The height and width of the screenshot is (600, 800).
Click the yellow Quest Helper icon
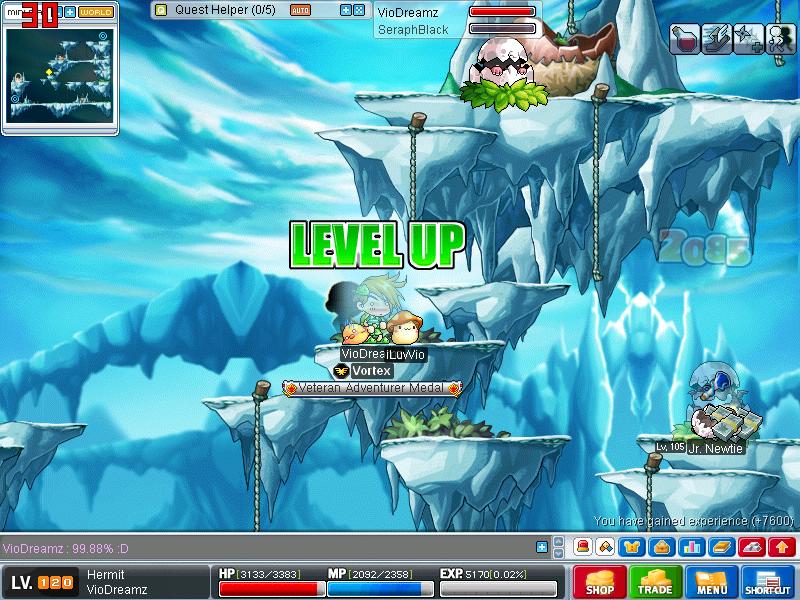point(161,10)
